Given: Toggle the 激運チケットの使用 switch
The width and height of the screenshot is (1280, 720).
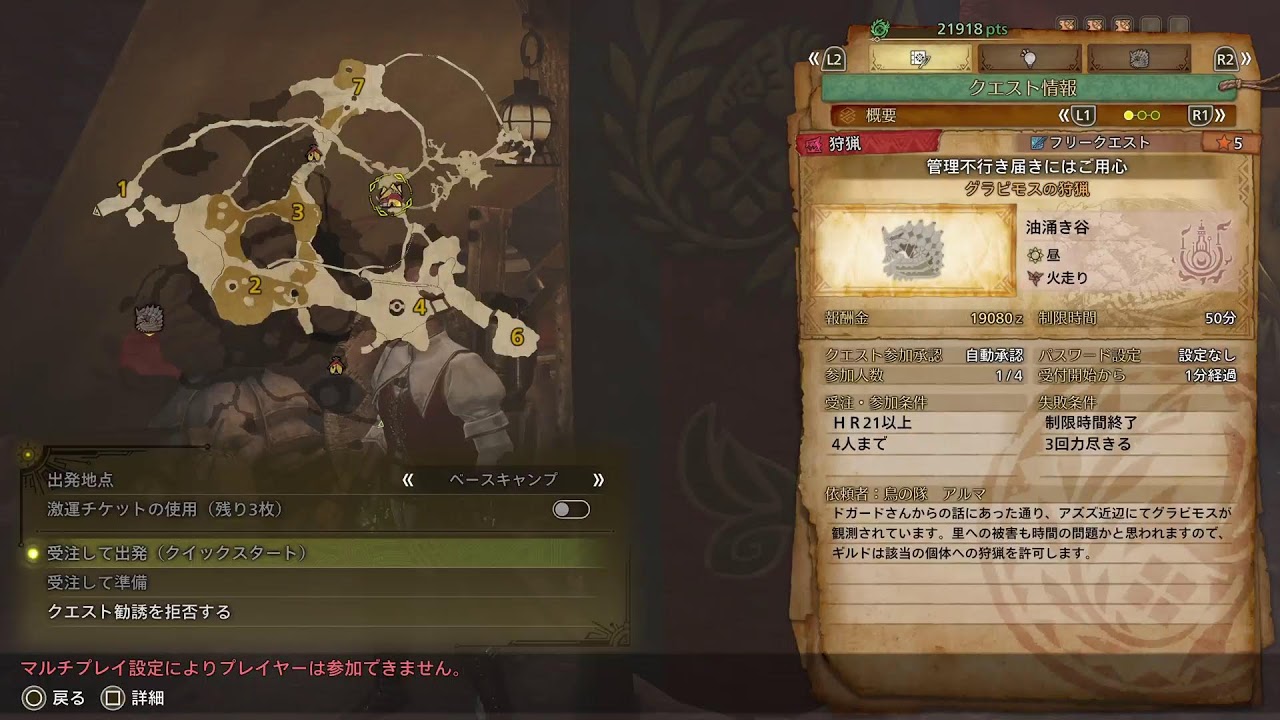Looking at the screenshot, I should tap(571, 510).
